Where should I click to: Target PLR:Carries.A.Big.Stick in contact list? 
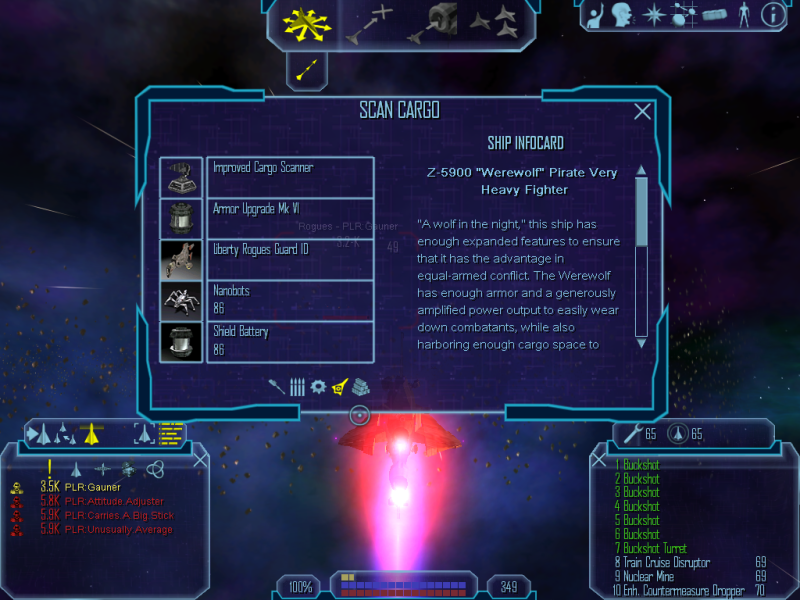pyautogui.click(x=121, y=515)
